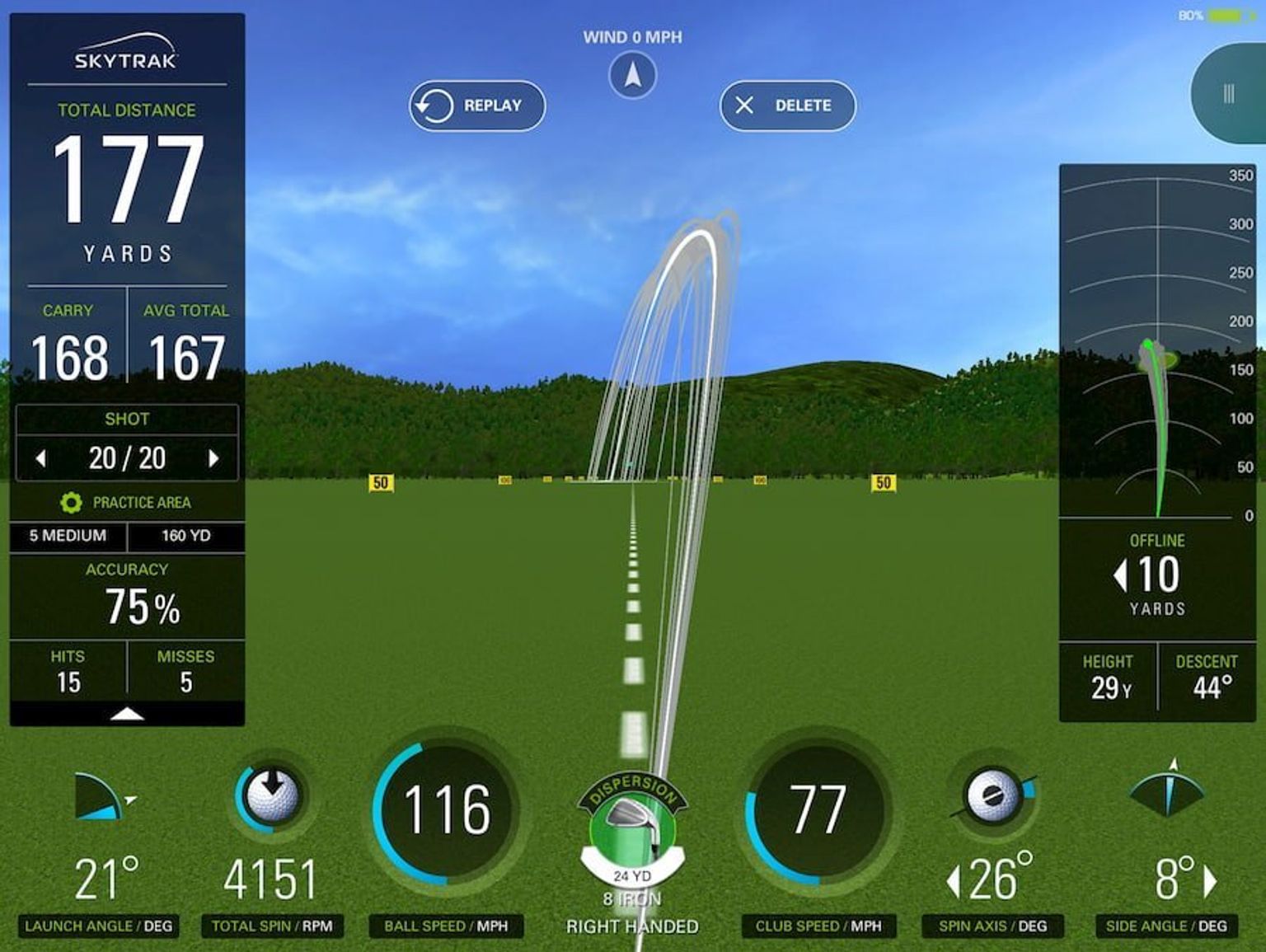Image resolution: width=1266 pixels, height=952 pixels.
Task: Switch handedness from Right Handed
Action: tap(631, 926)
